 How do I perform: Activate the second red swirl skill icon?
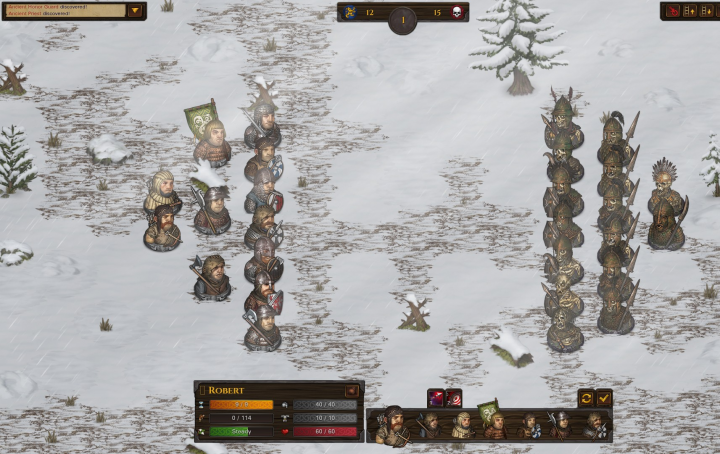pyautogui.click(x=453, y=397)
